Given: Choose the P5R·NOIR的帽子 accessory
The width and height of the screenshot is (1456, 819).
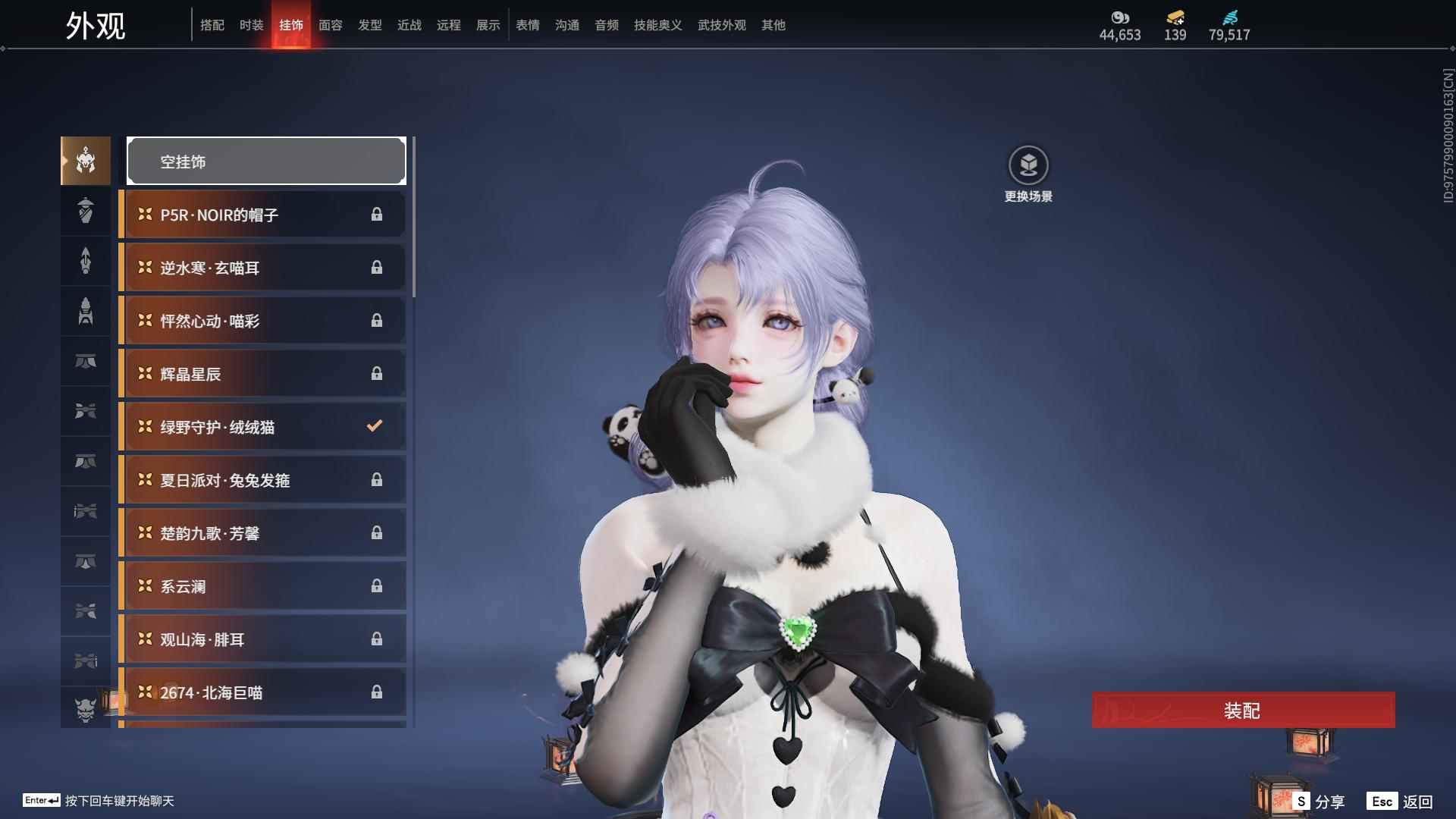Looking at the screenshot, I should (263, 215).
